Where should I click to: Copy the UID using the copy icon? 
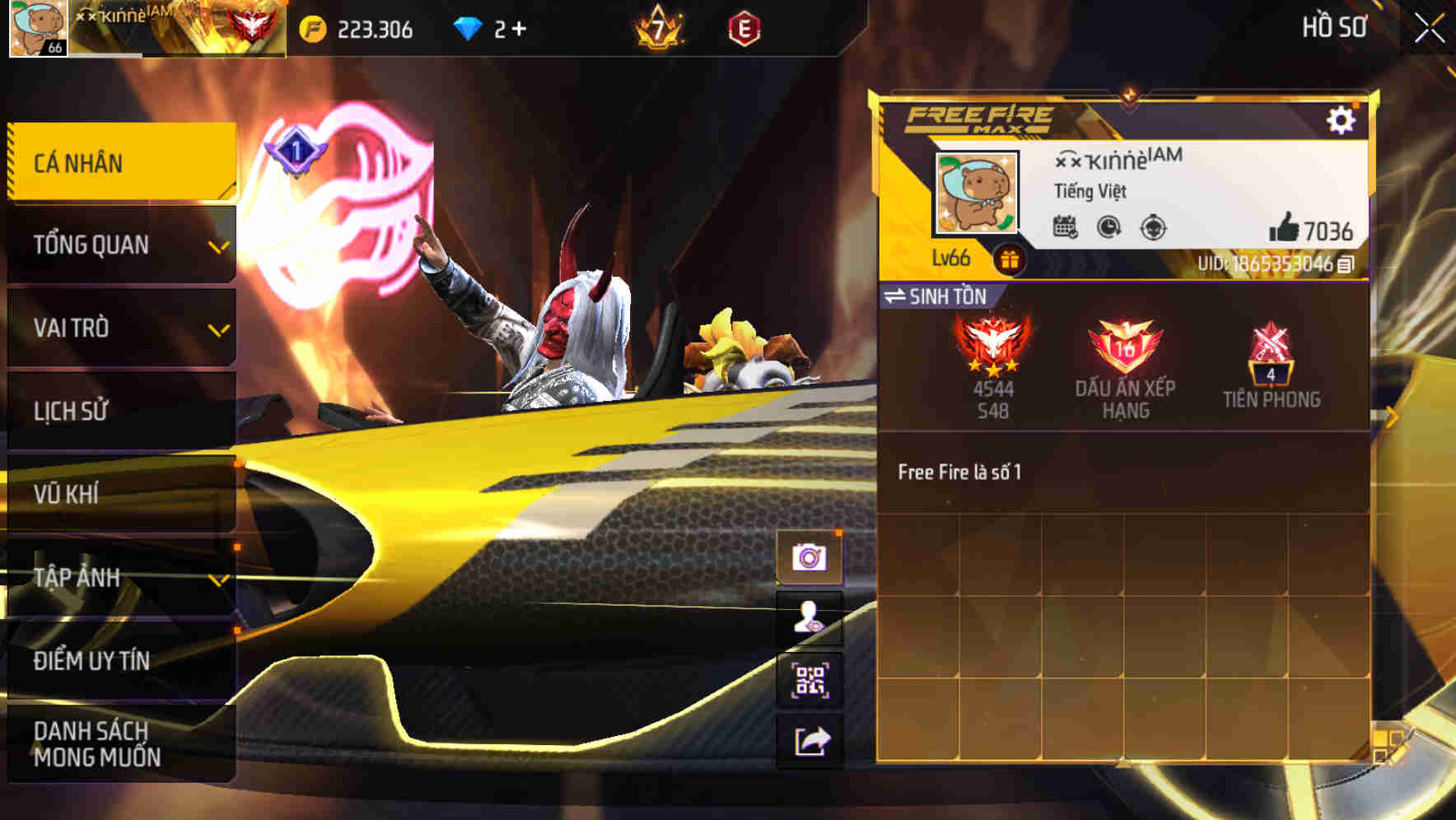1346,265
